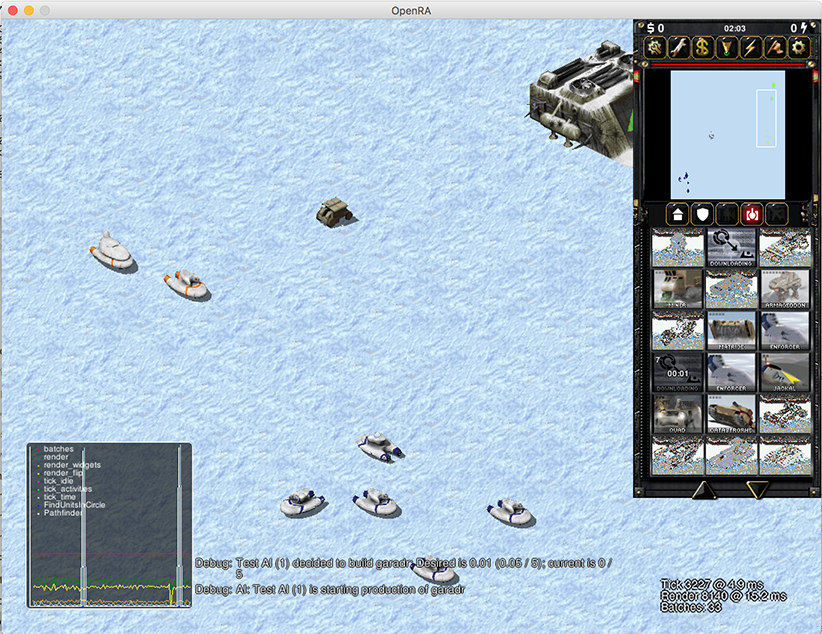Open the gear options menu
The height and width of the screenshot is (634, 822).
[798, 47]
